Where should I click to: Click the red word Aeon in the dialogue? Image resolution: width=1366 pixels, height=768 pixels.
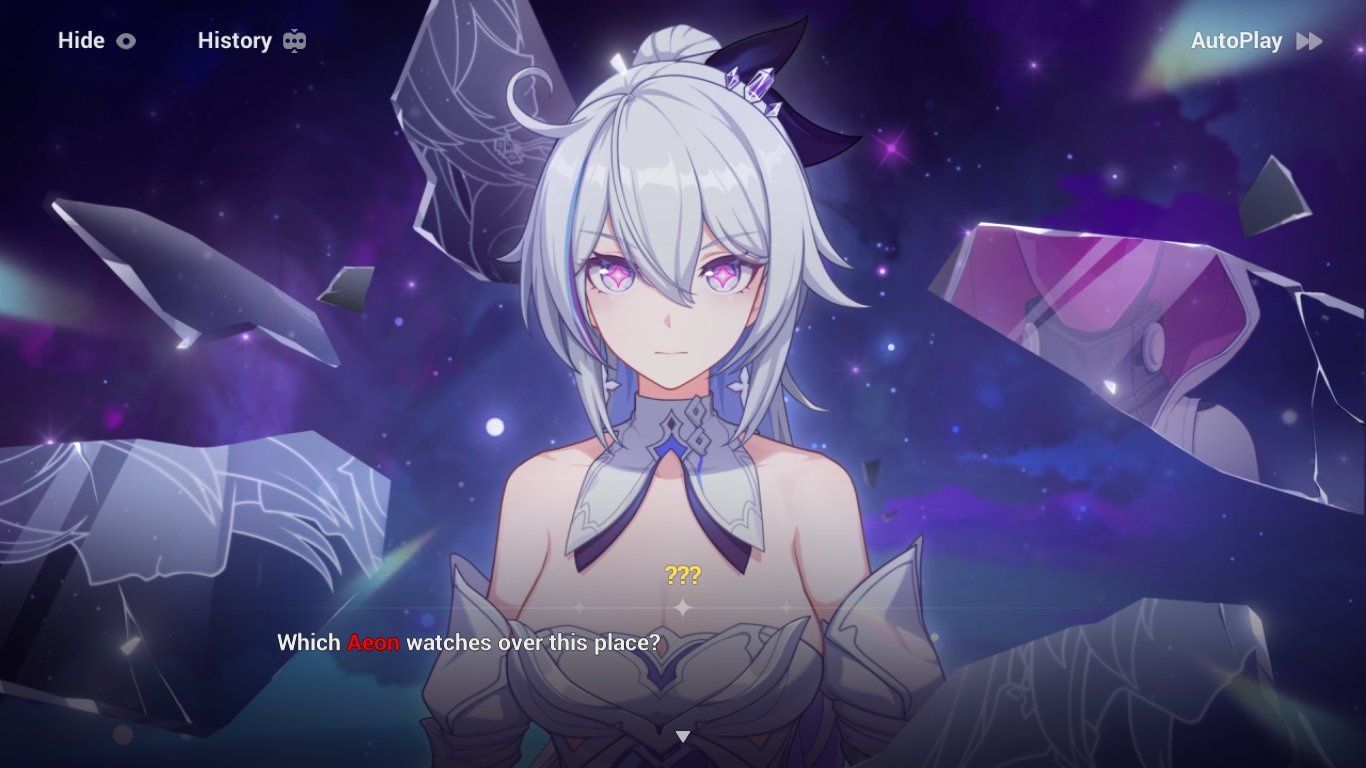click(374, 643)
